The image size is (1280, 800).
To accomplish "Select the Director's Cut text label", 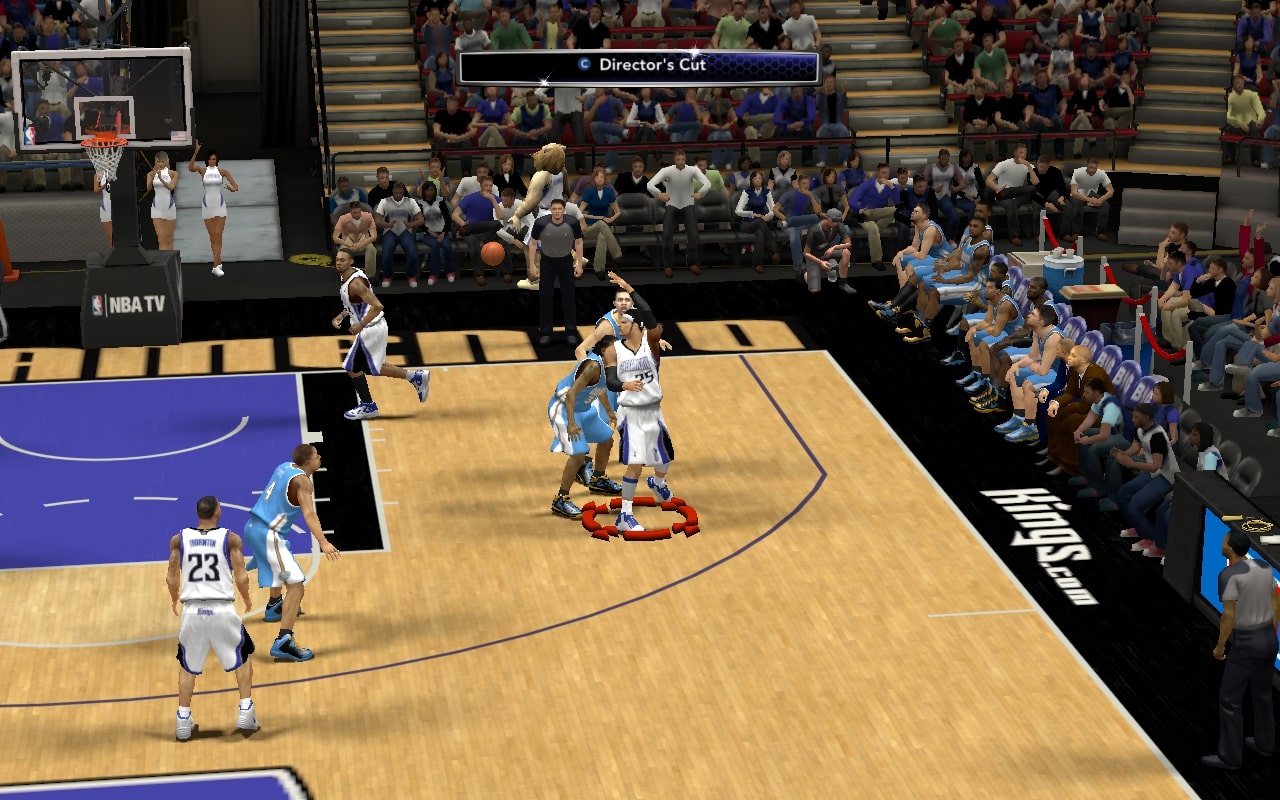I will pyautogui.click(x=653, y=63).
